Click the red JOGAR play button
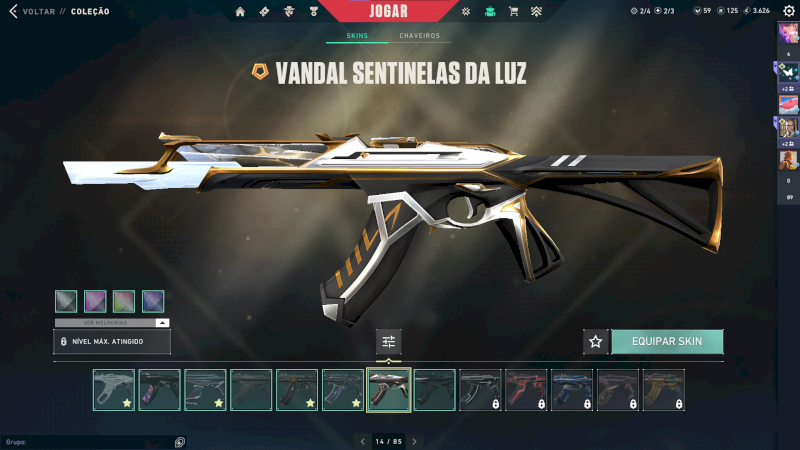 399,11
